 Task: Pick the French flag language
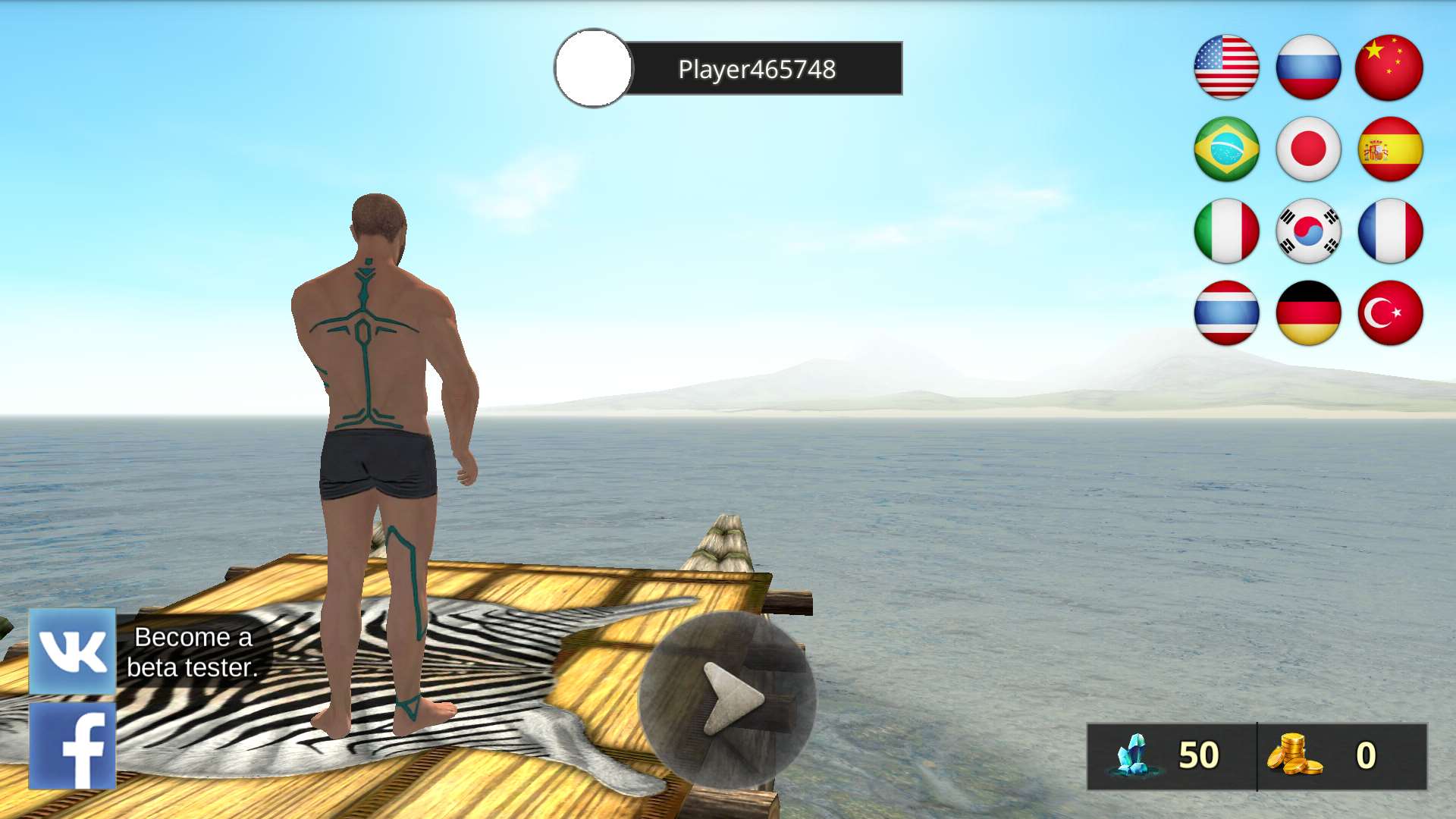(1389, 231)
